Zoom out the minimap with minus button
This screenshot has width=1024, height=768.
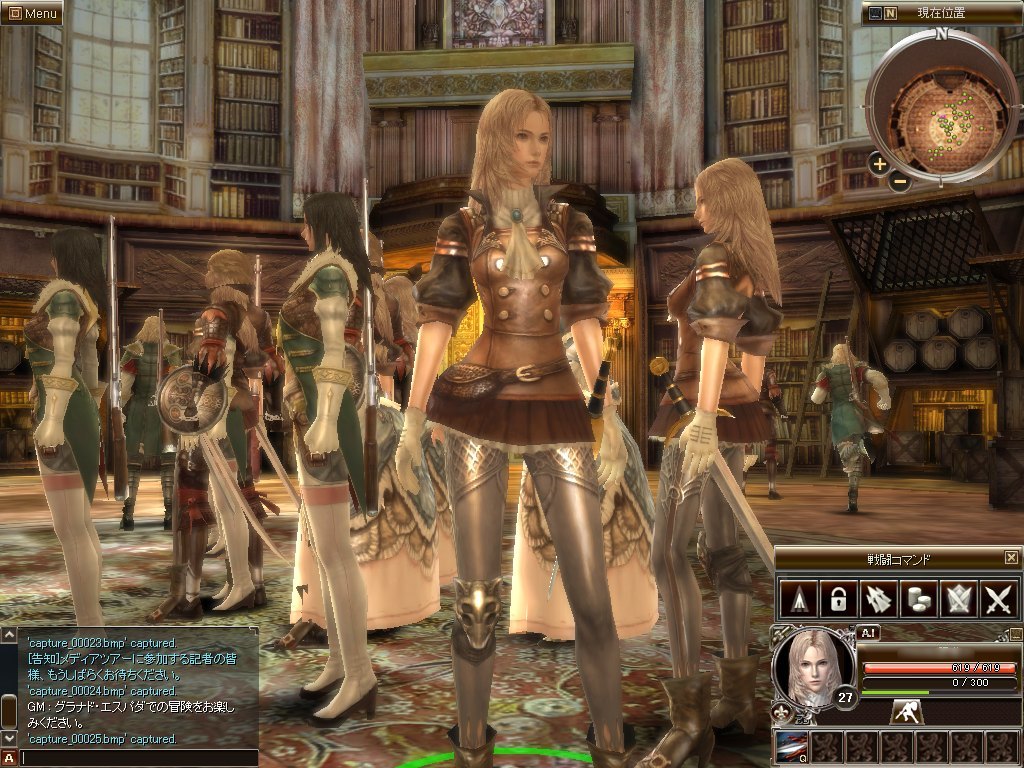point(900,181)
